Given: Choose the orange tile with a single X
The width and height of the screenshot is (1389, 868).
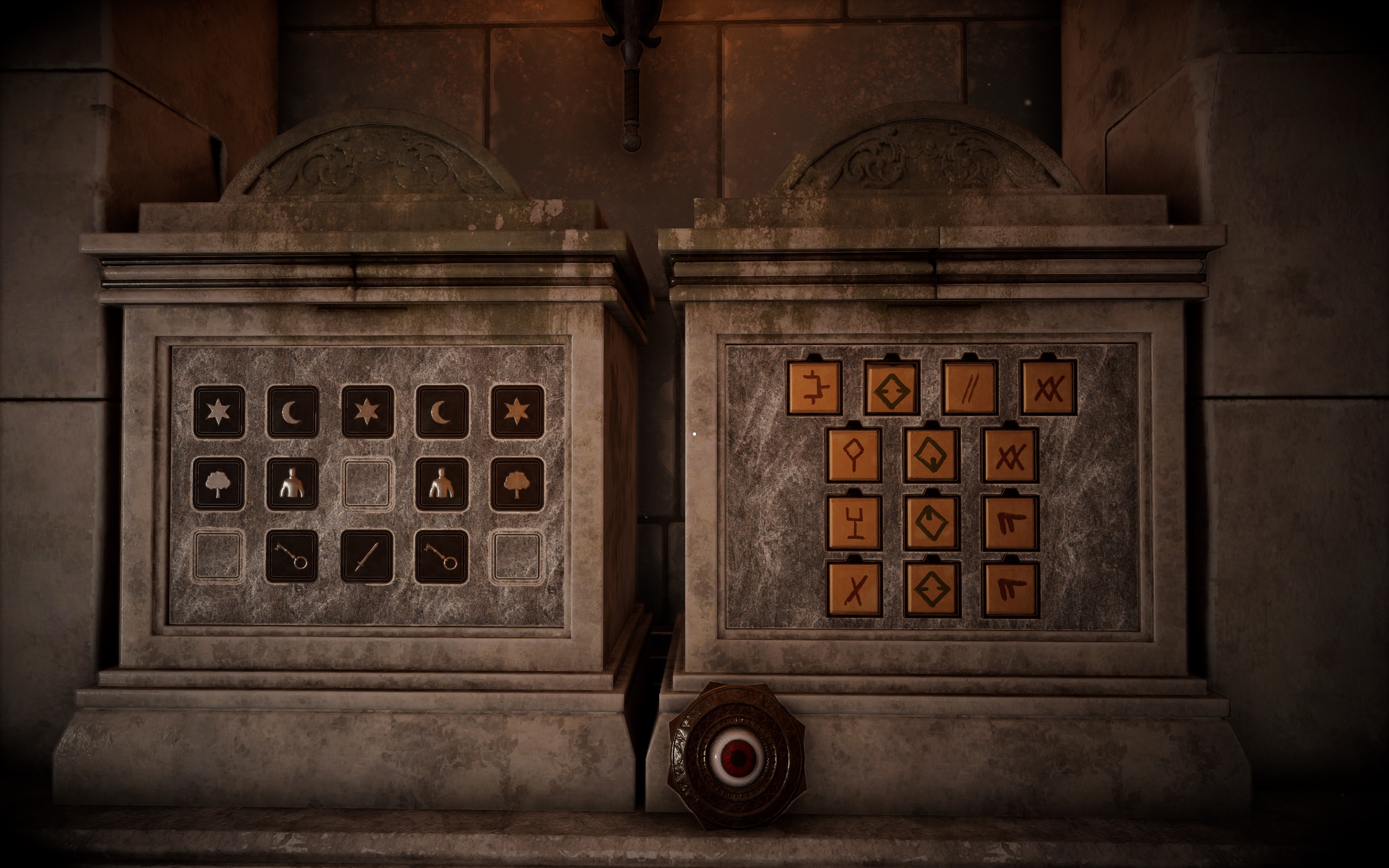Looking at the screenshot, I should [854, 589].
